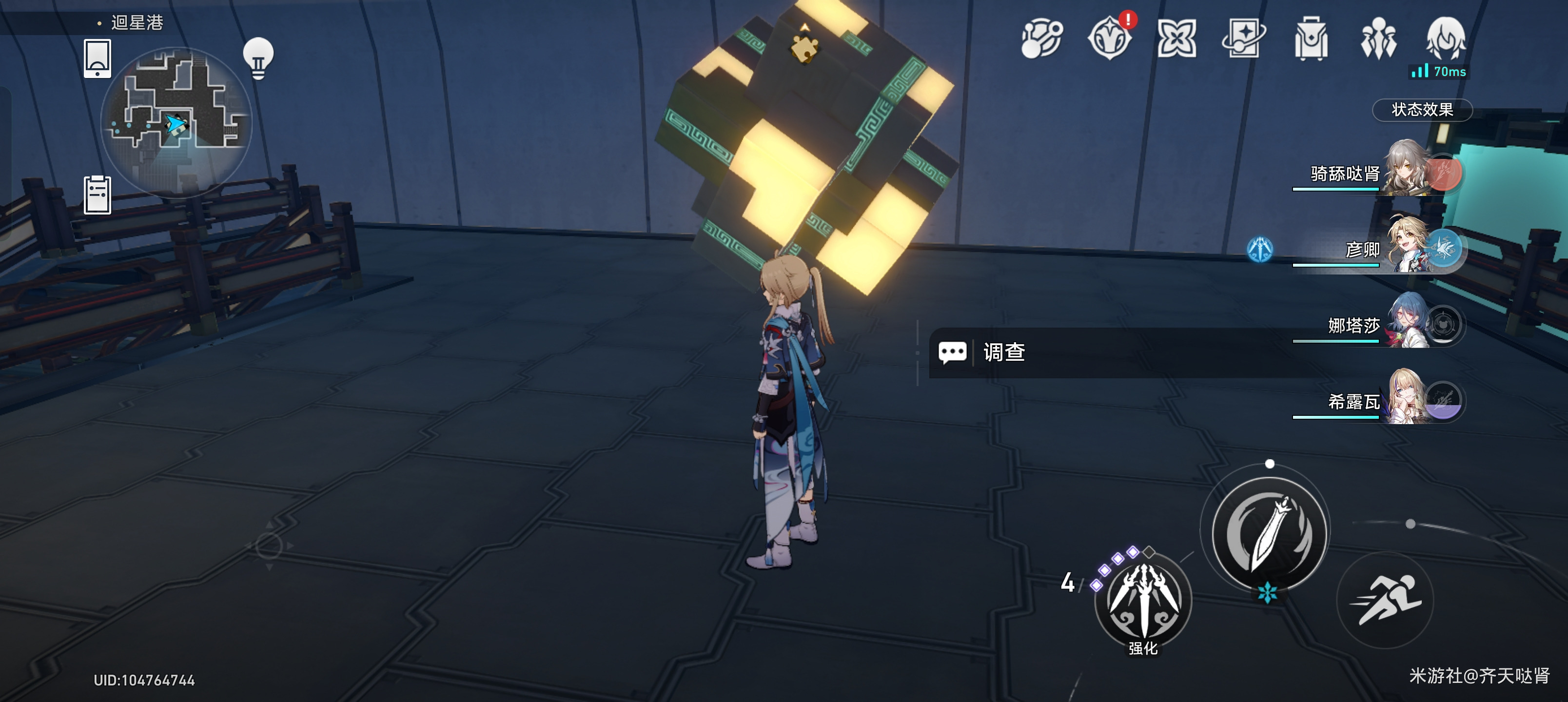Open the character portrait icon

1446,39
